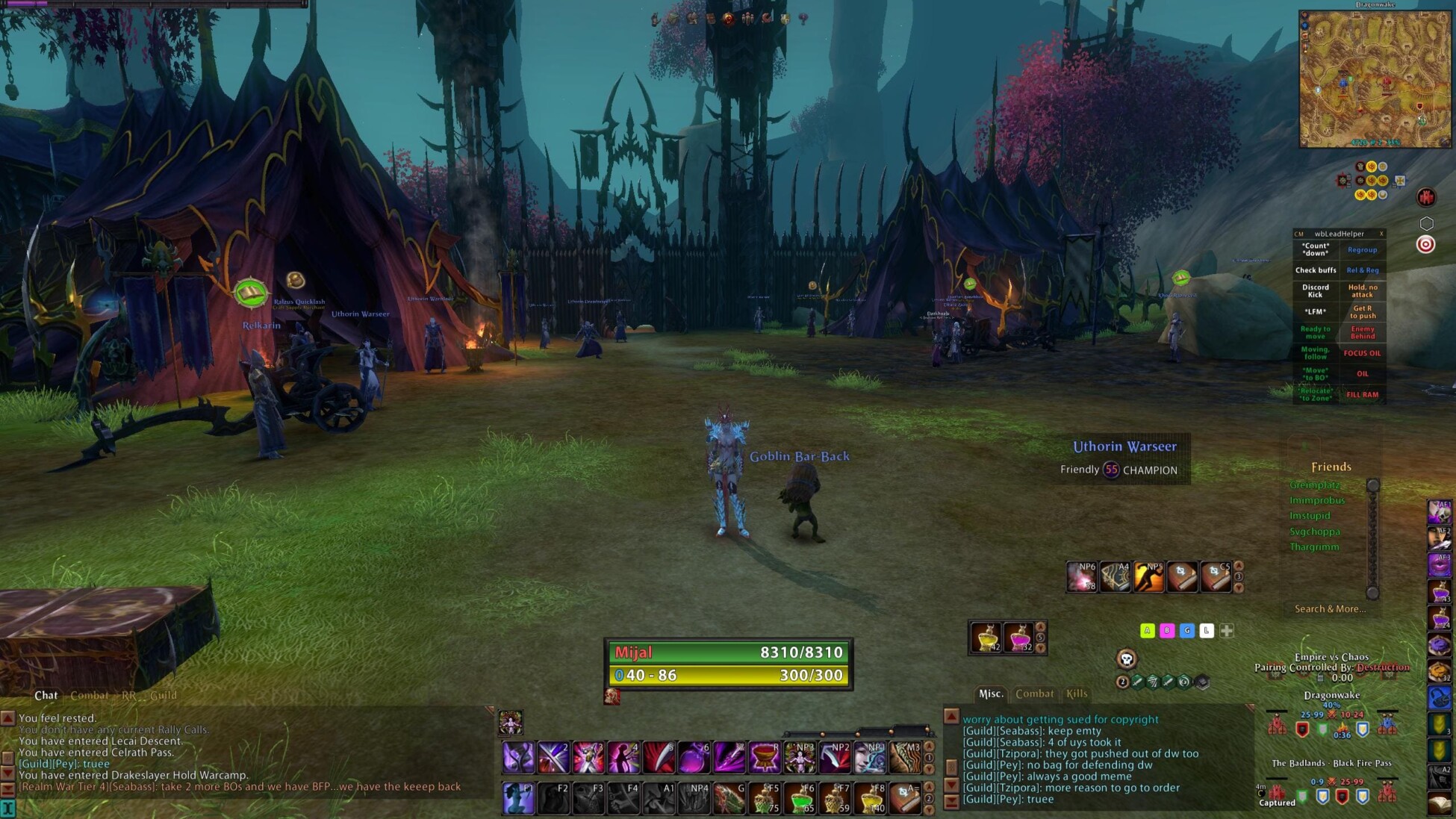
Task: Click the red bullseye target icon
Action: point(1425,245)
